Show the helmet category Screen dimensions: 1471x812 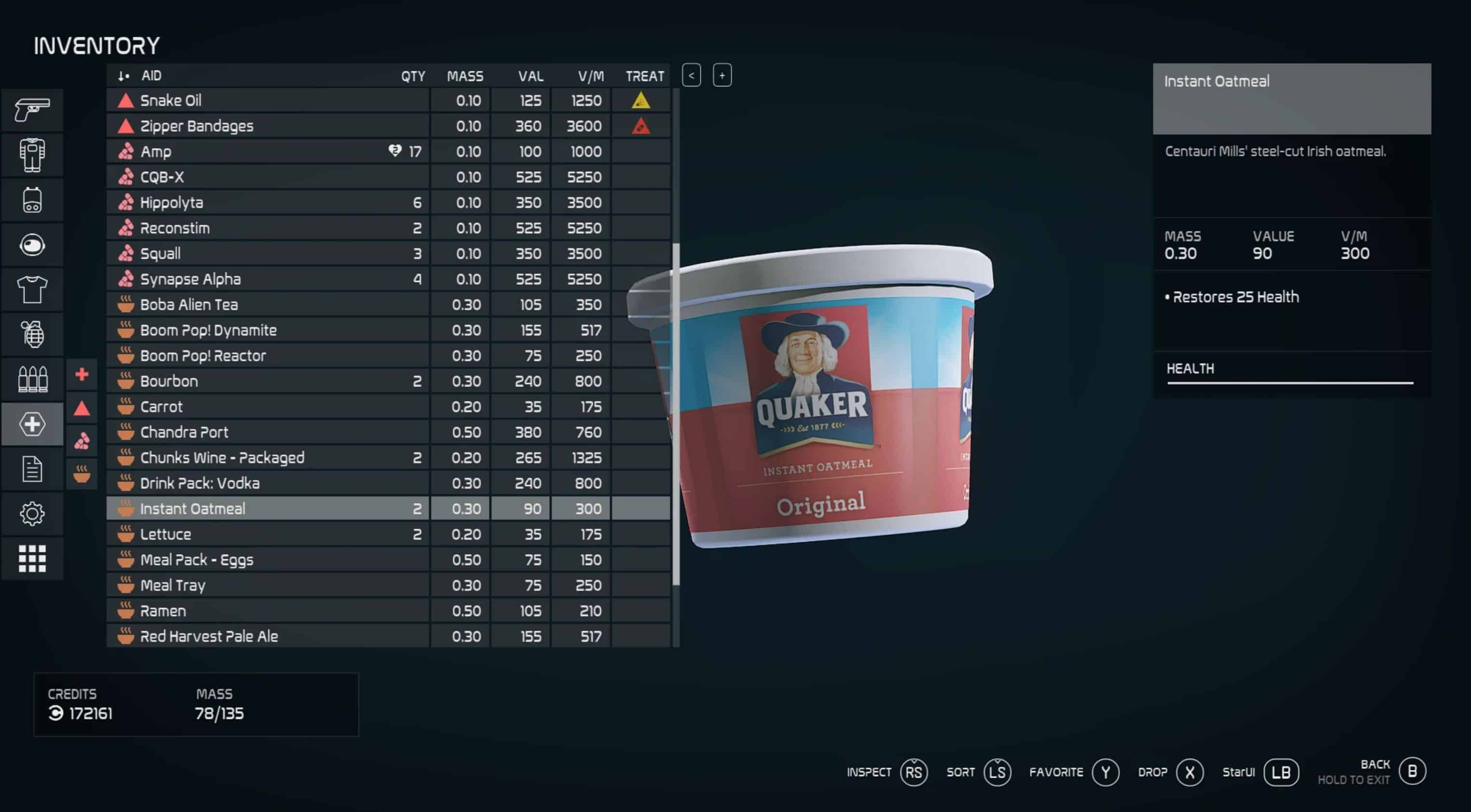tap(32, 245)
